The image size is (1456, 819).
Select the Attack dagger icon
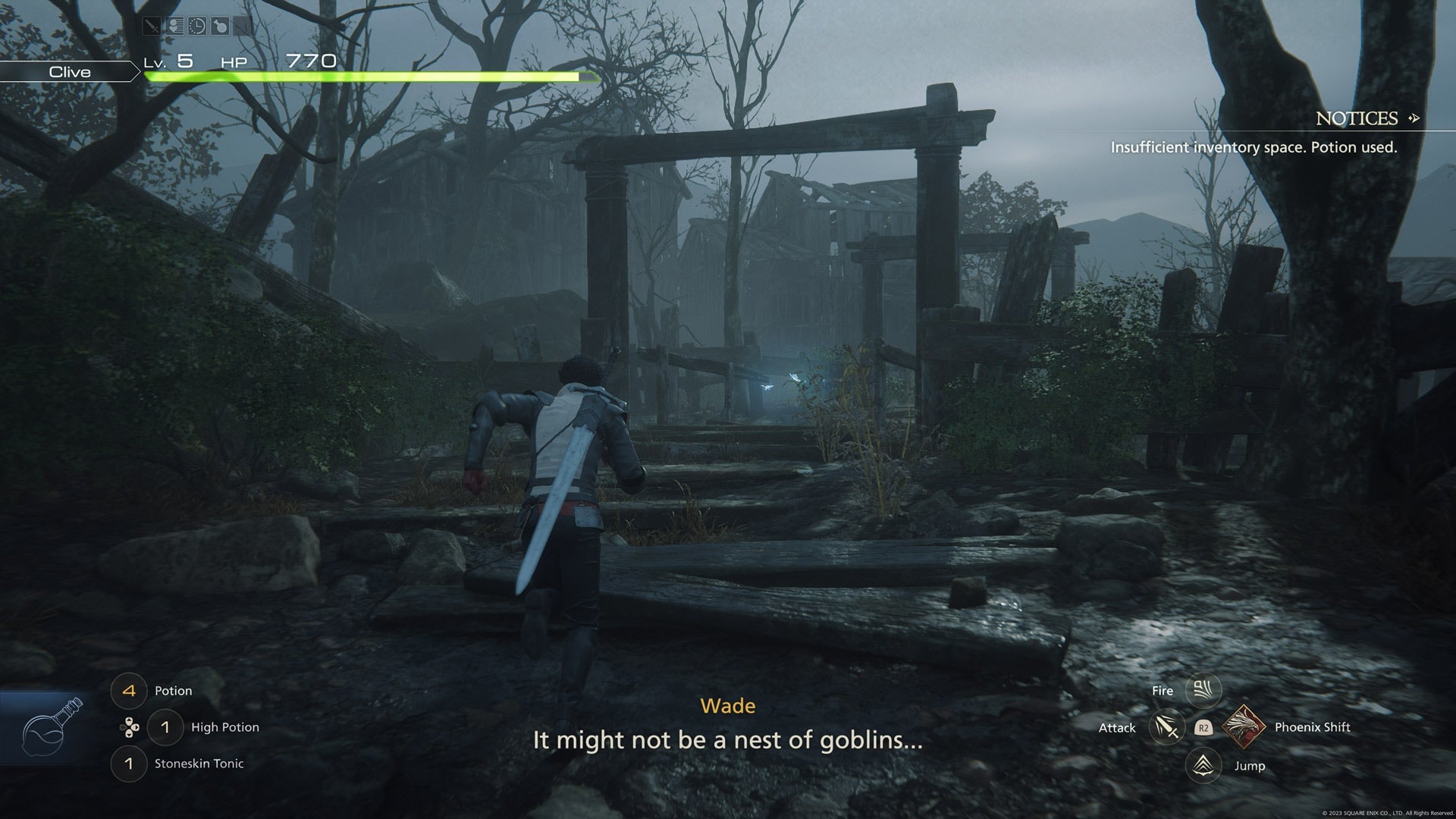pos(1166,727)
